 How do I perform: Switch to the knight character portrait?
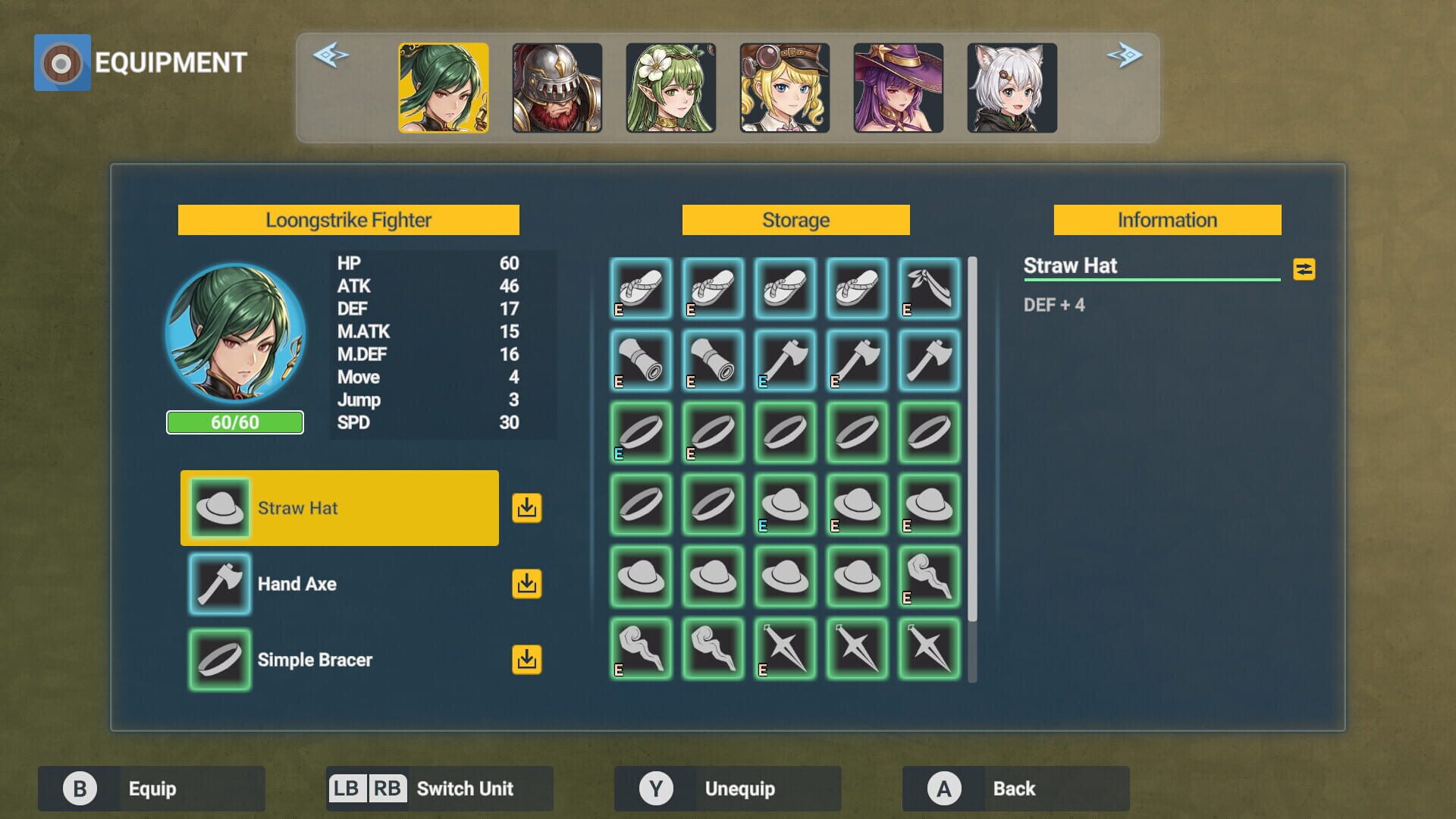(x=556, y=87)
